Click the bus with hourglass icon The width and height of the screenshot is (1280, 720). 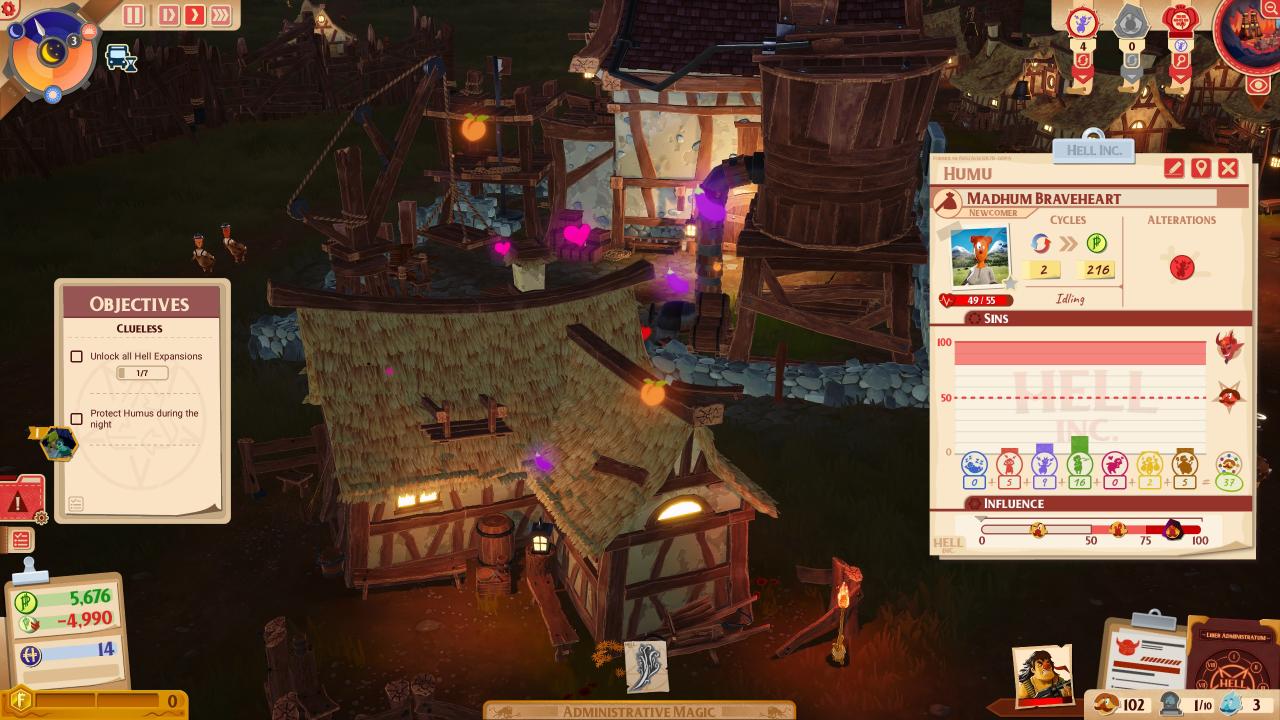120,57
